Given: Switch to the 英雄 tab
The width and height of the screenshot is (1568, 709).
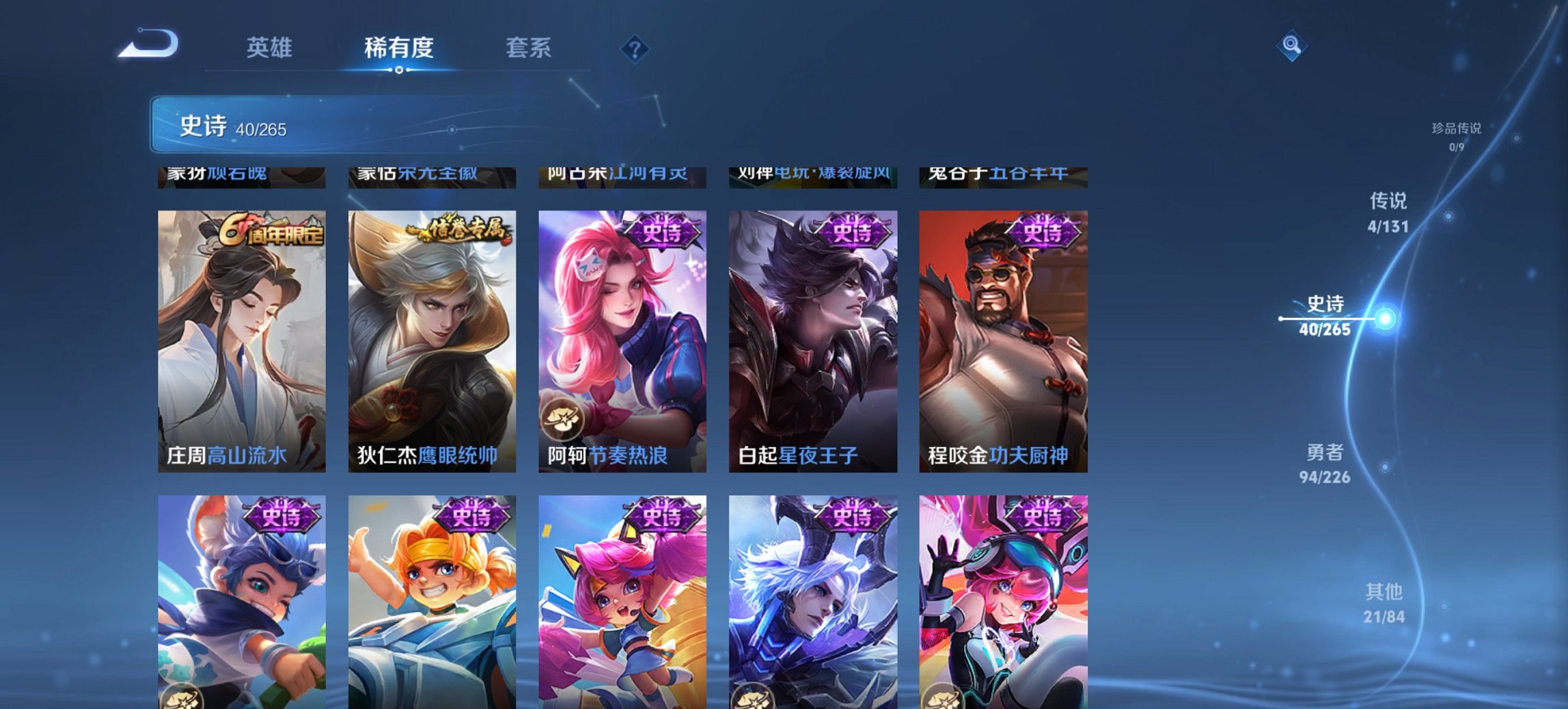Looking at the screenshot, I should pos(271,48).
